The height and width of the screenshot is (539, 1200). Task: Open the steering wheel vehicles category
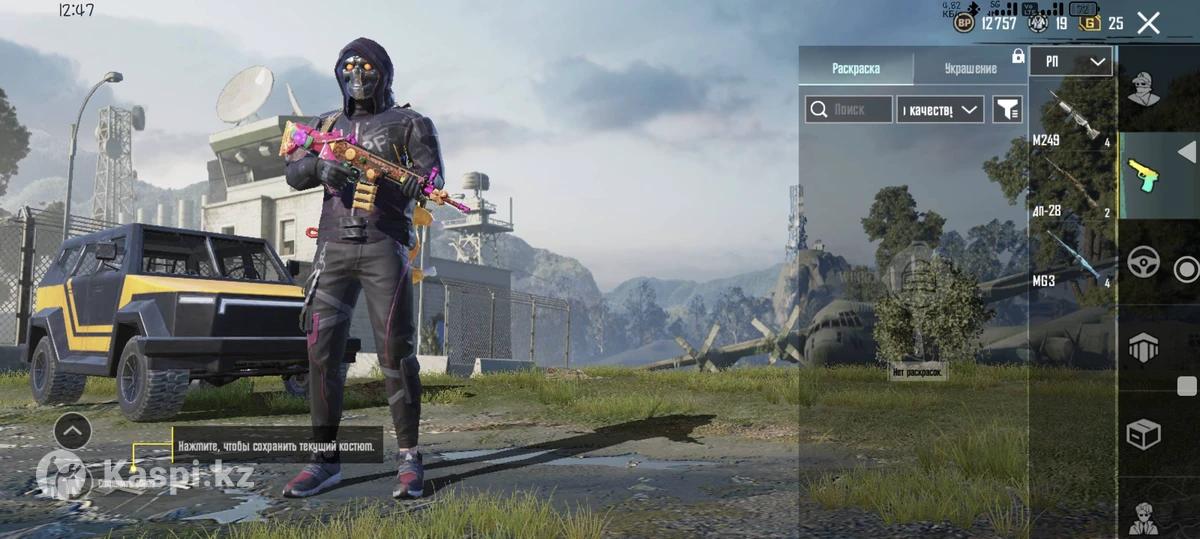(1144, 263)
